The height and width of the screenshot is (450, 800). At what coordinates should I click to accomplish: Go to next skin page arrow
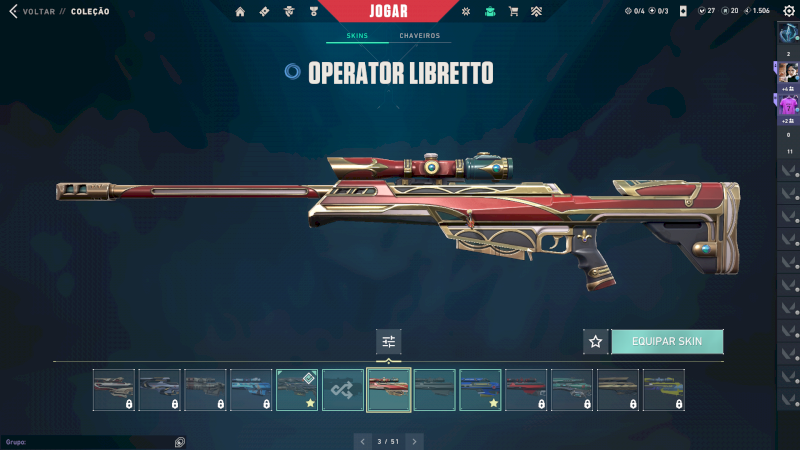[x=414, y=440]
